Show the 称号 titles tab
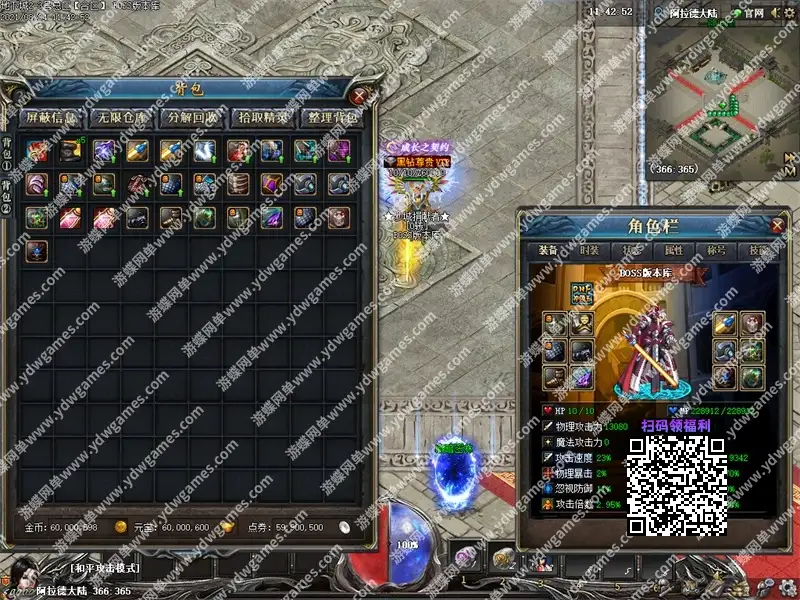The height and width of the screenshot is (600, 800). [715, 251]
